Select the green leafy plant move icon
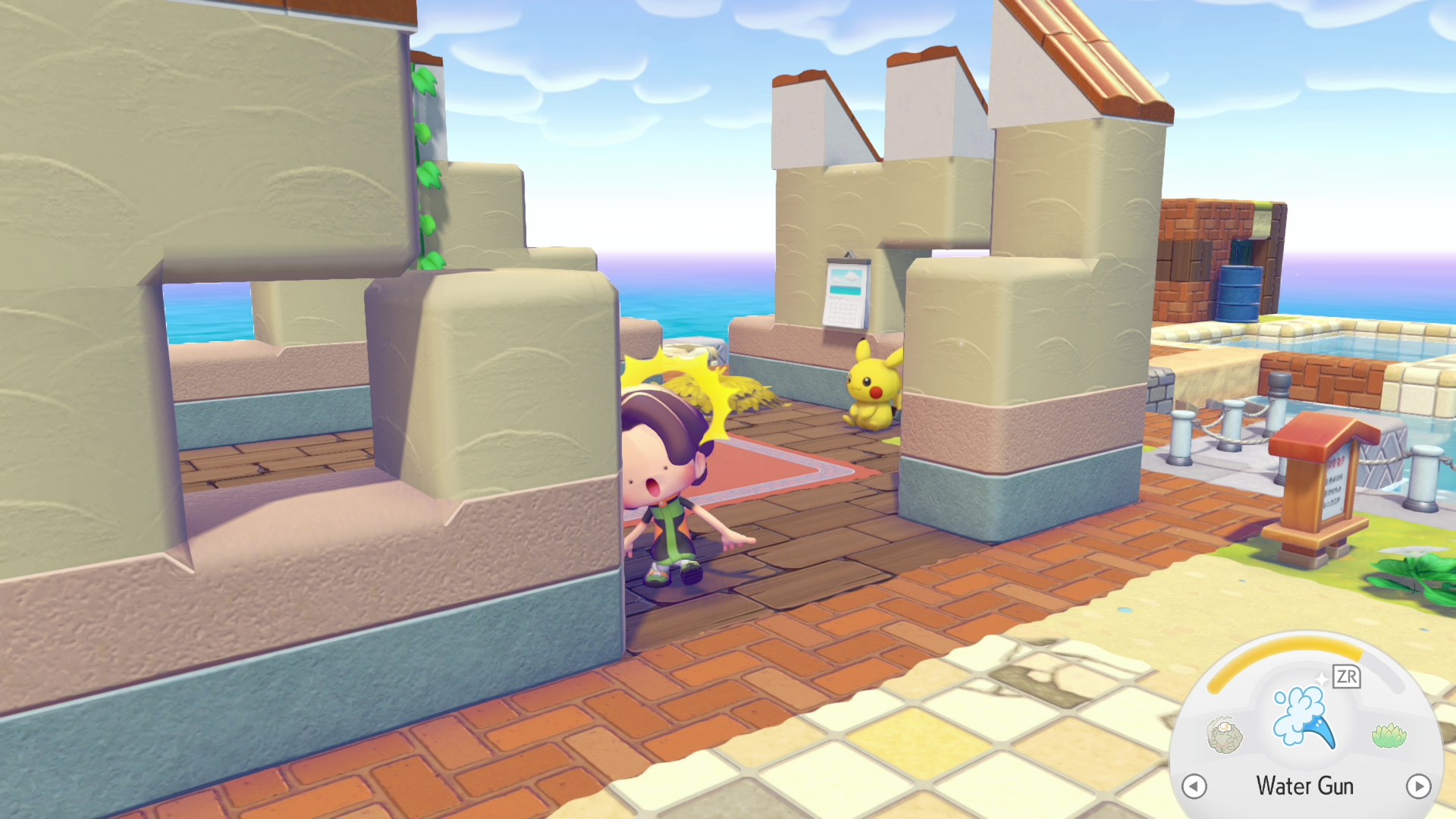Viewport: 1456px width, 819px height. [x=1389, y=735]
